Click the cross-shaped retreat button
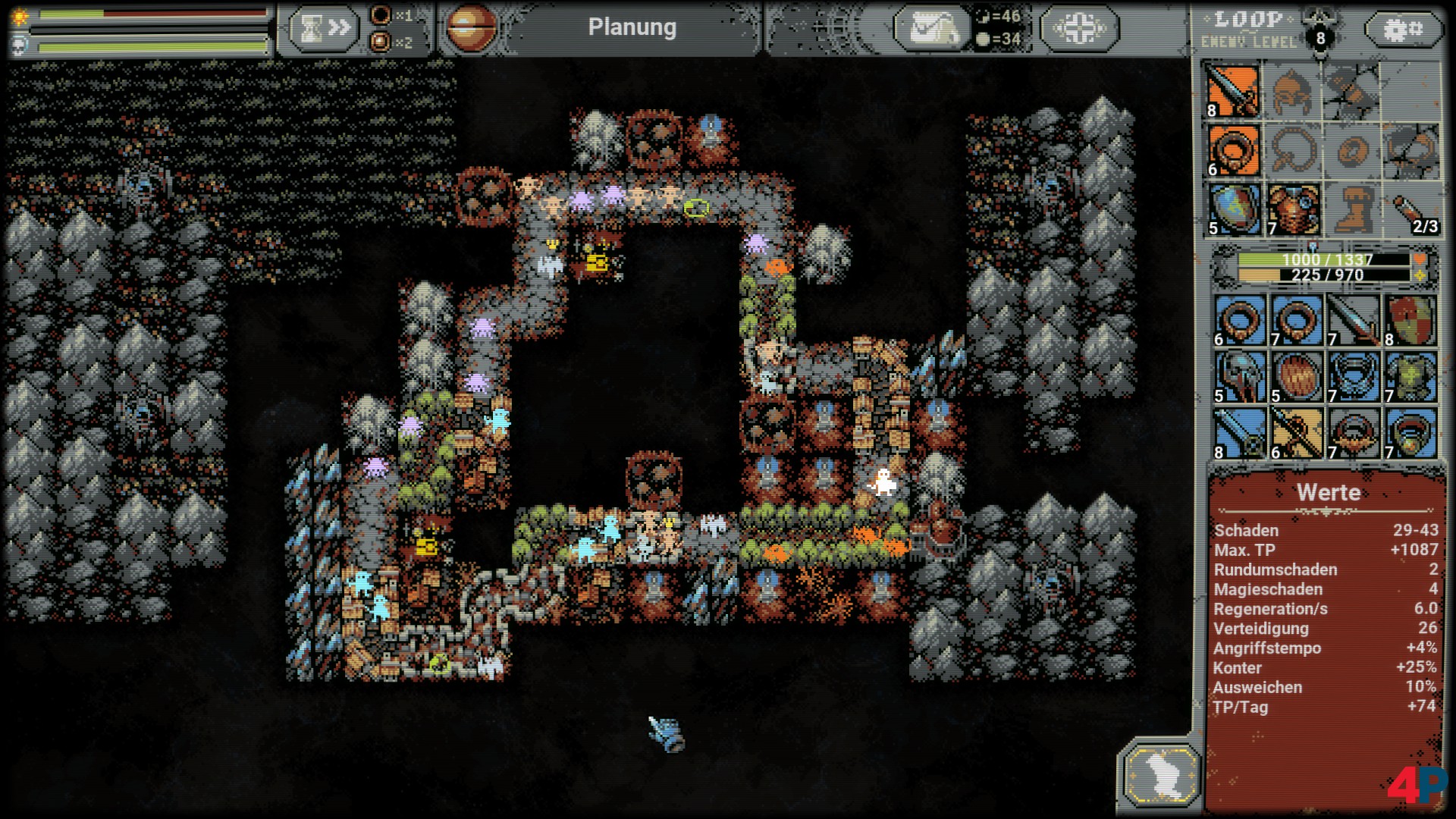This screenshot has height=819, width=1456. pos(1079,29)
